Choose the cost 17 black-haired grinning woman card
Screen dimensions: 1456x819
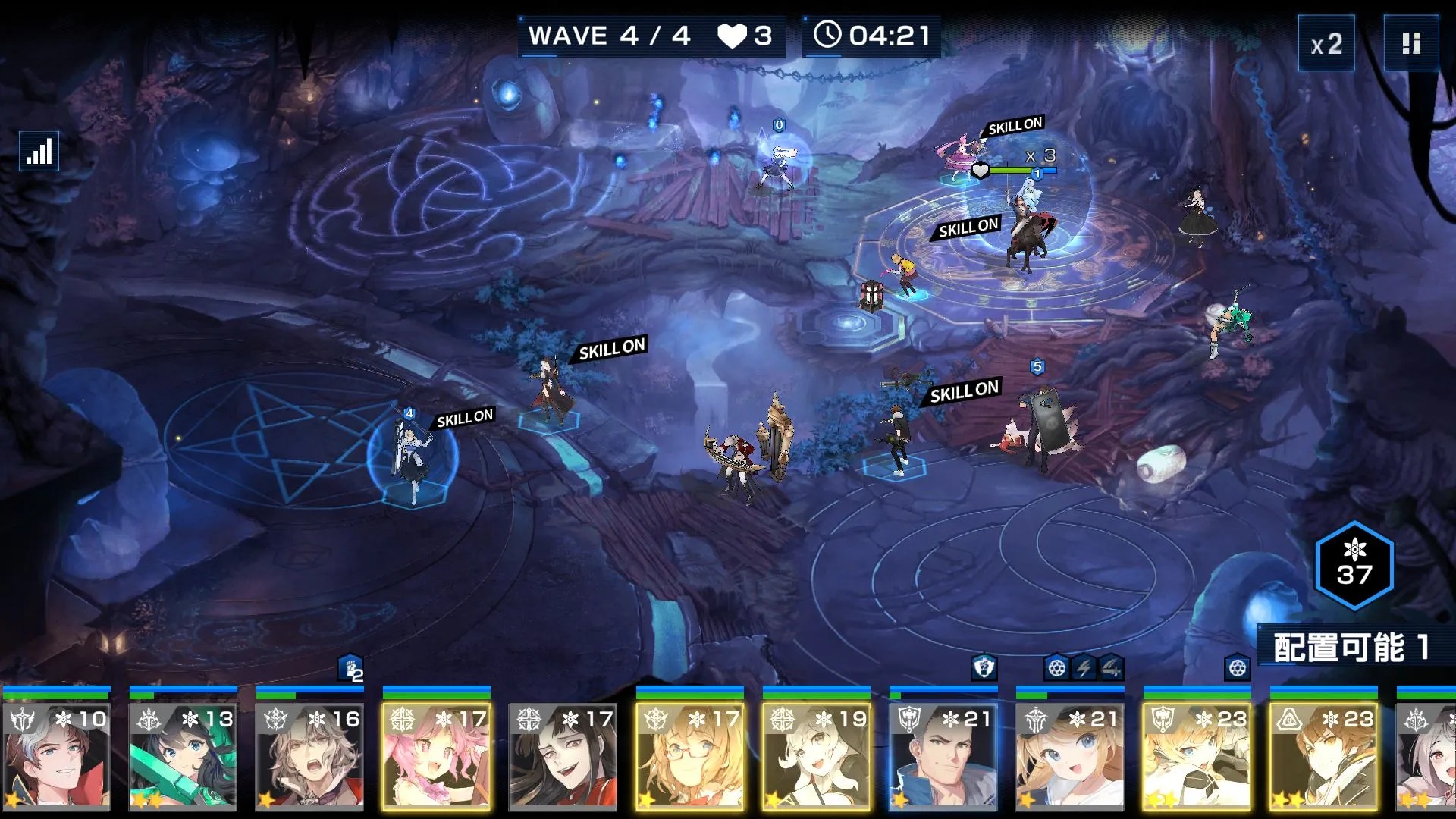click(563, 755)
